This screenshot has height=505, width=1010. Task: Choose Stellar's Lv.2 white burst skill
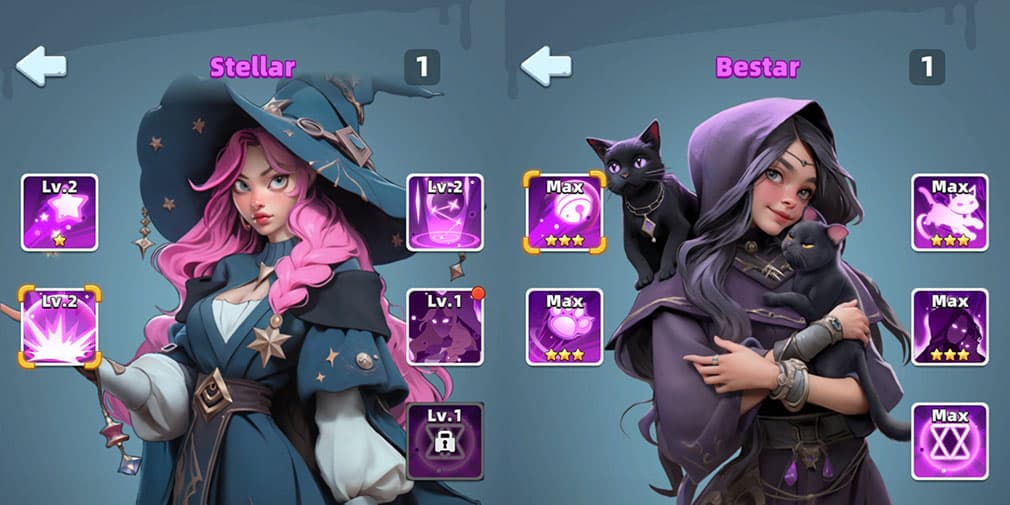point(60,326)
